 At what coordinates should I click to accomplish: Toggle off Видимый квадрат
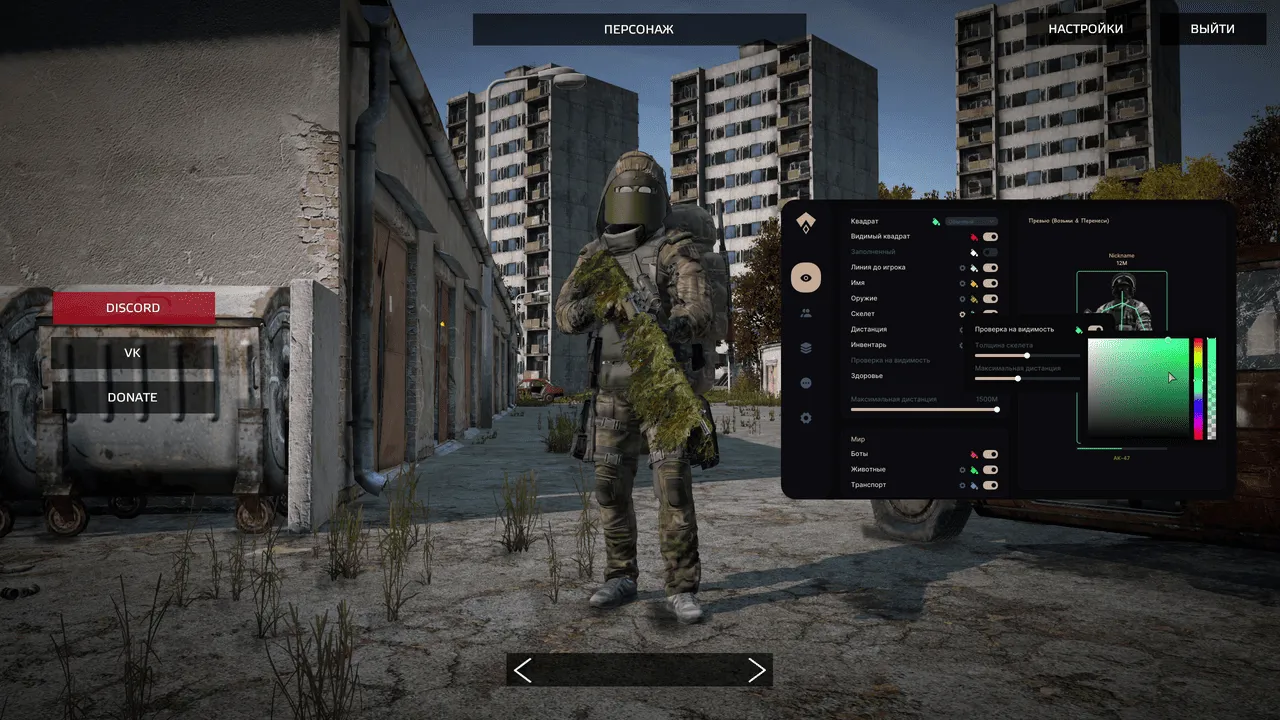click(x=989, y=236)
